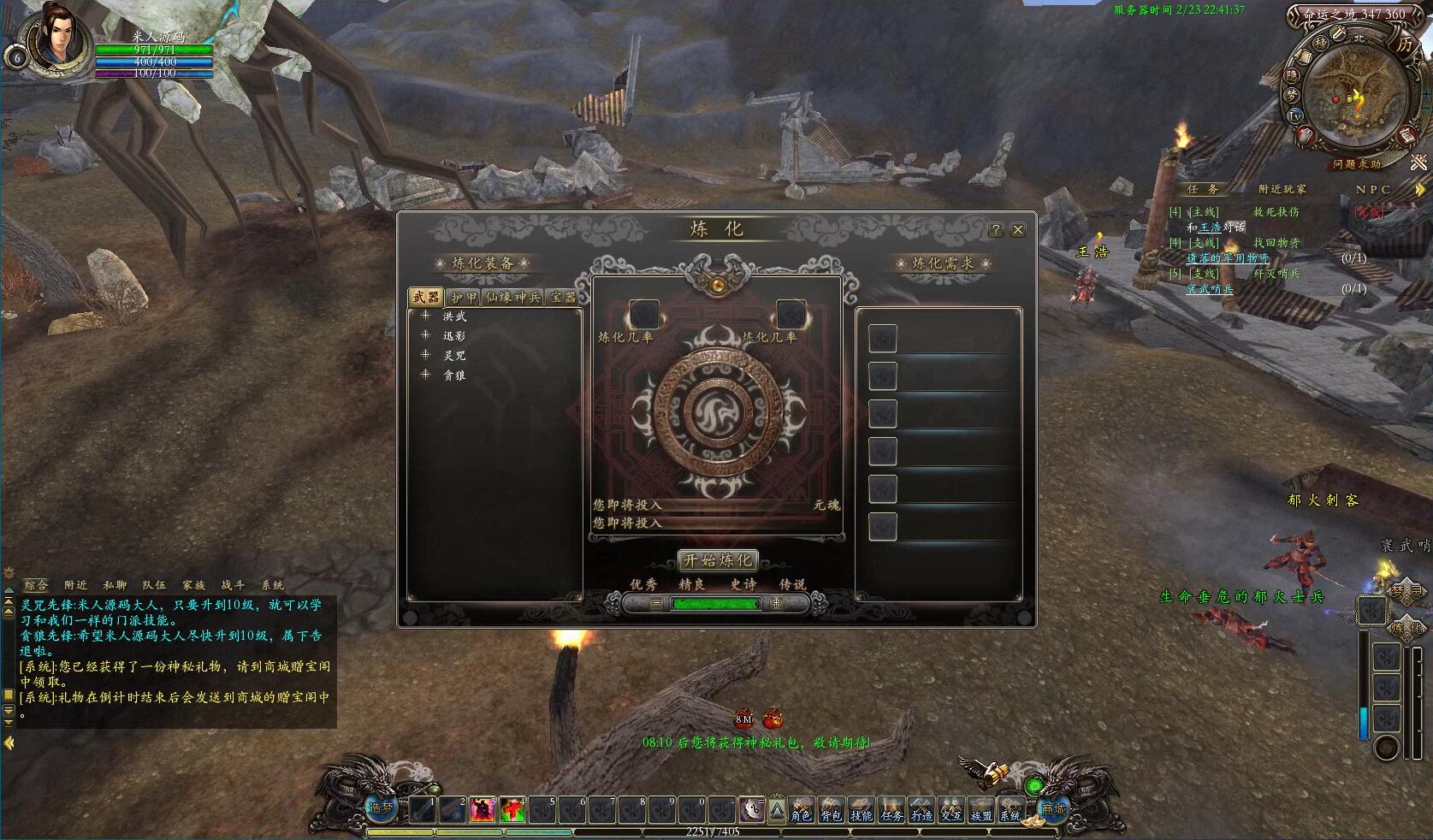Activate the red cross healing skill
Viewport: 1433px width, 840px height.
[512, 808]
